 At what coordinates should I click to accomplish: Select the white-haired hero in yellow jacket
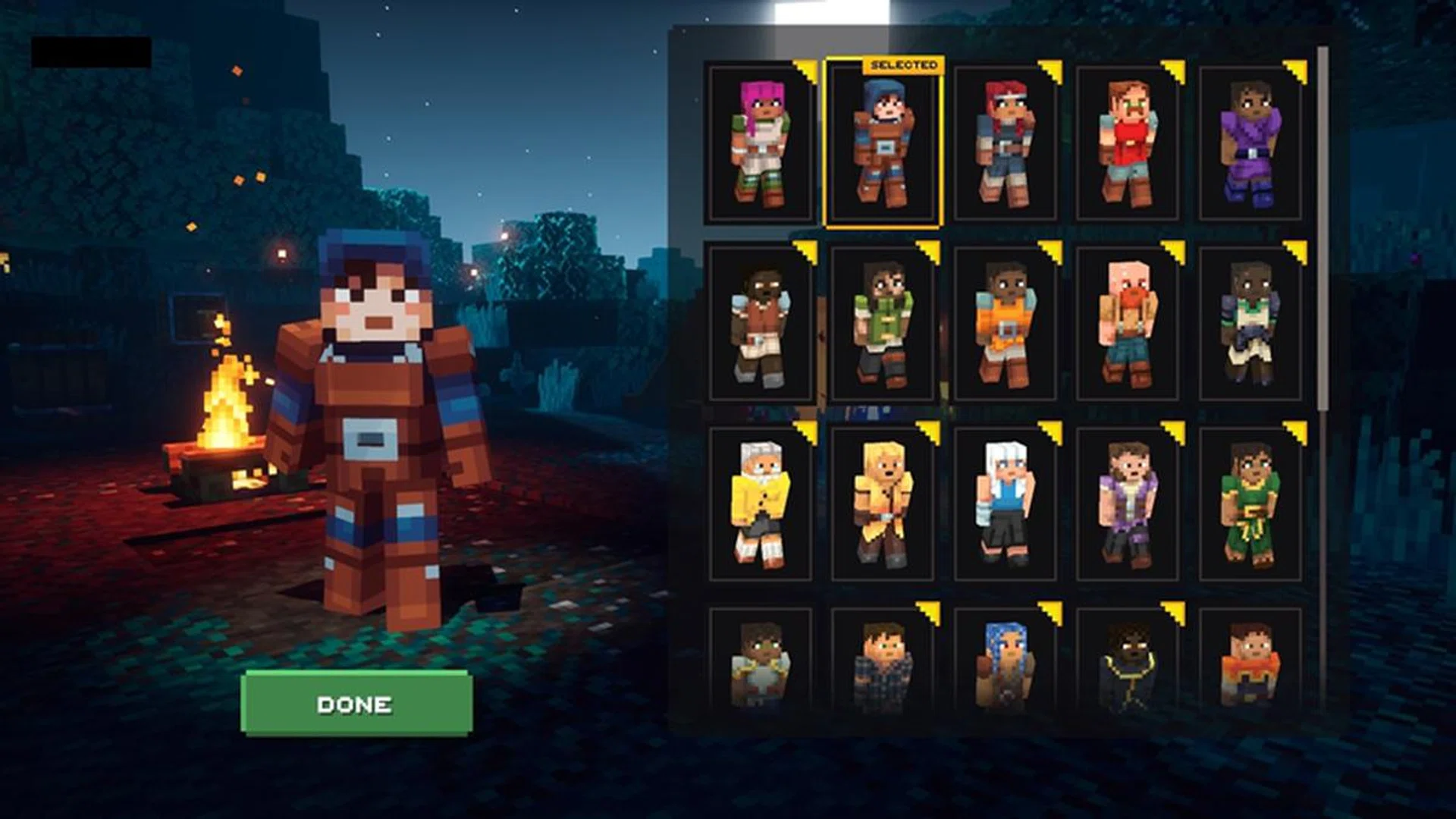pyautogui.click(x=760, y=504)
